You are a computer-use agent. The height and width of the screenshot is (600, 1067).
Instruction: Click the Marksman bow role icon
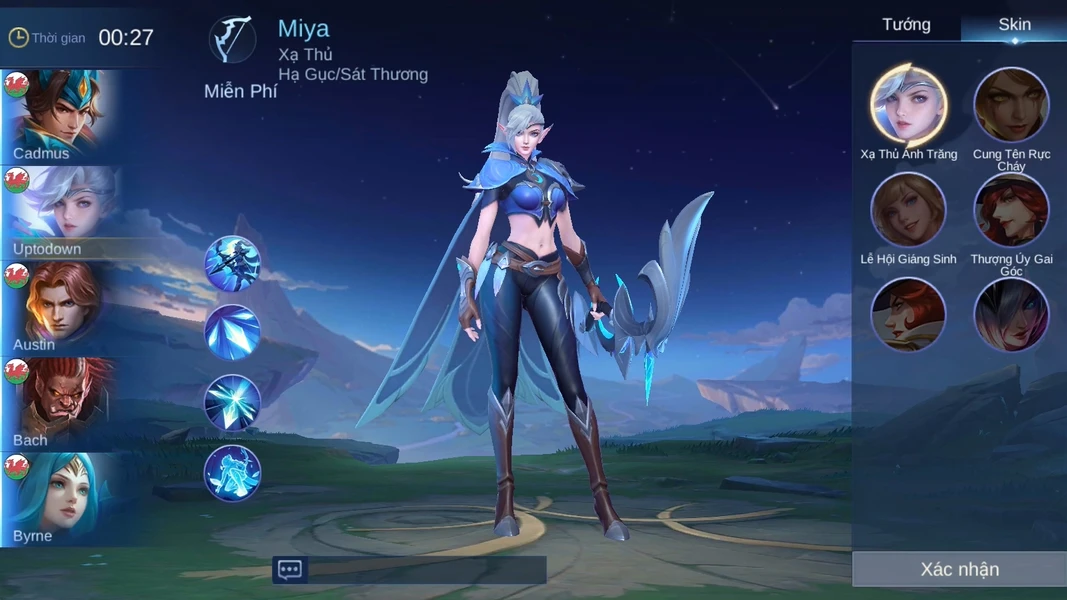pyautogui.click(x=232, y=40)
